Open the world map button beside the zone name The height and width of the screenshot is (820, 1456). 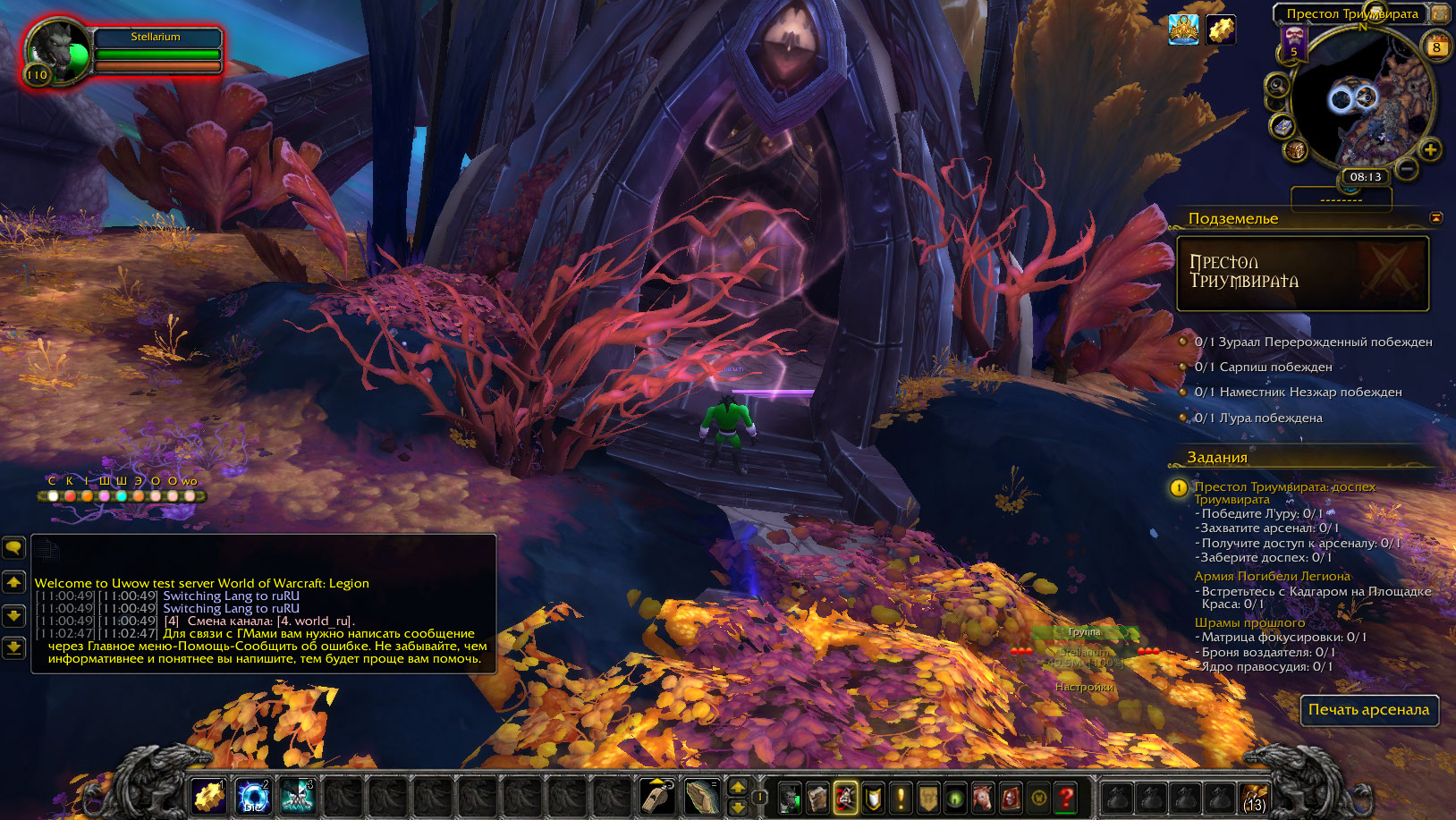[1440, 13]
